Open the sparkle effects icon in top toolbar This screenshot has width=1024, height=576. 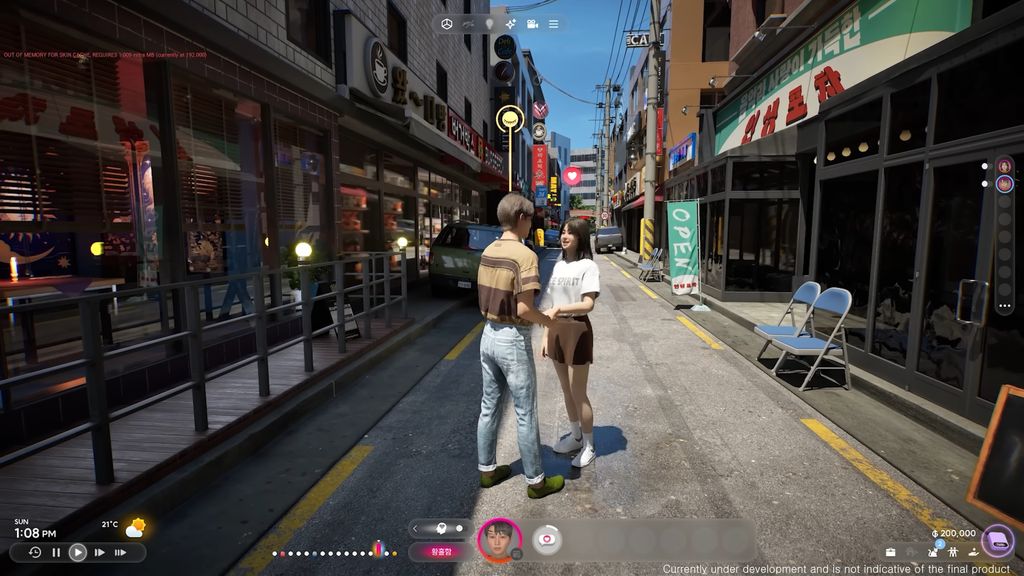pyautogui.click(x=511, y=23)
